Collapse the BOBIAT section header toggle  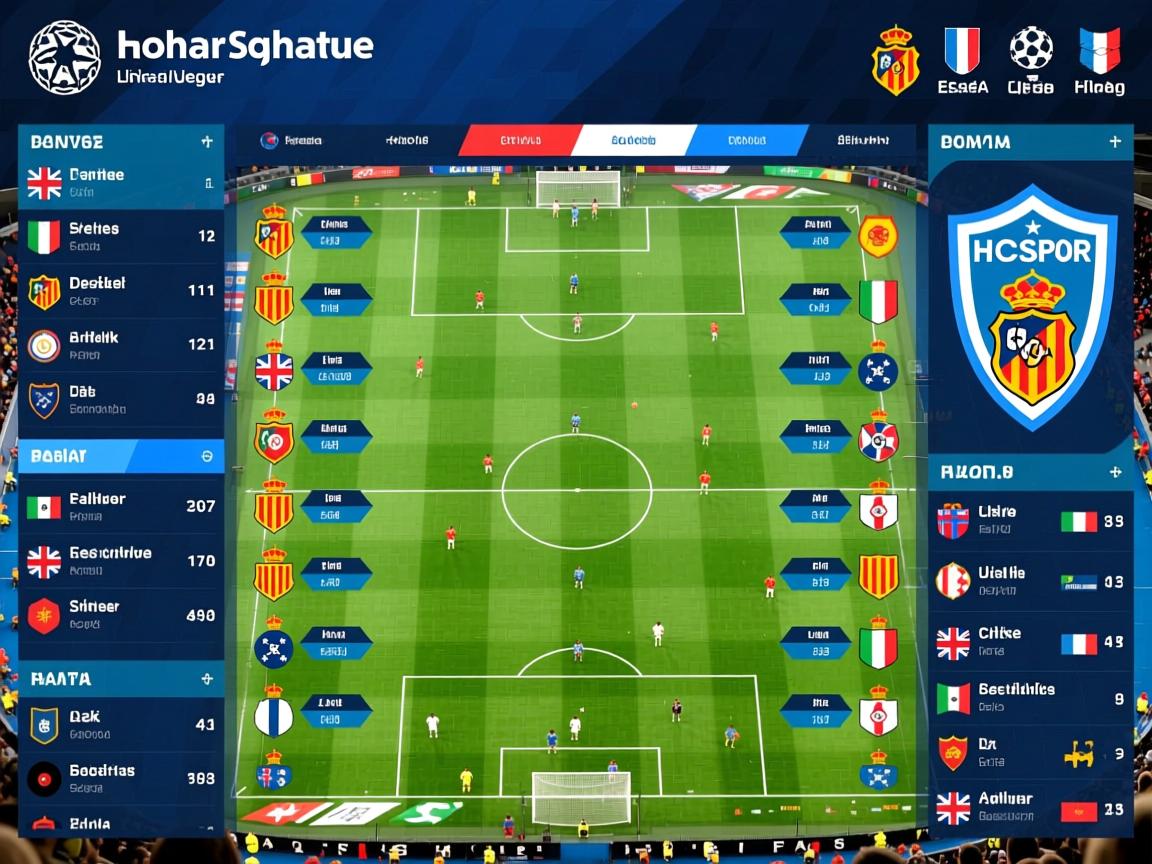tap(207, 456)
